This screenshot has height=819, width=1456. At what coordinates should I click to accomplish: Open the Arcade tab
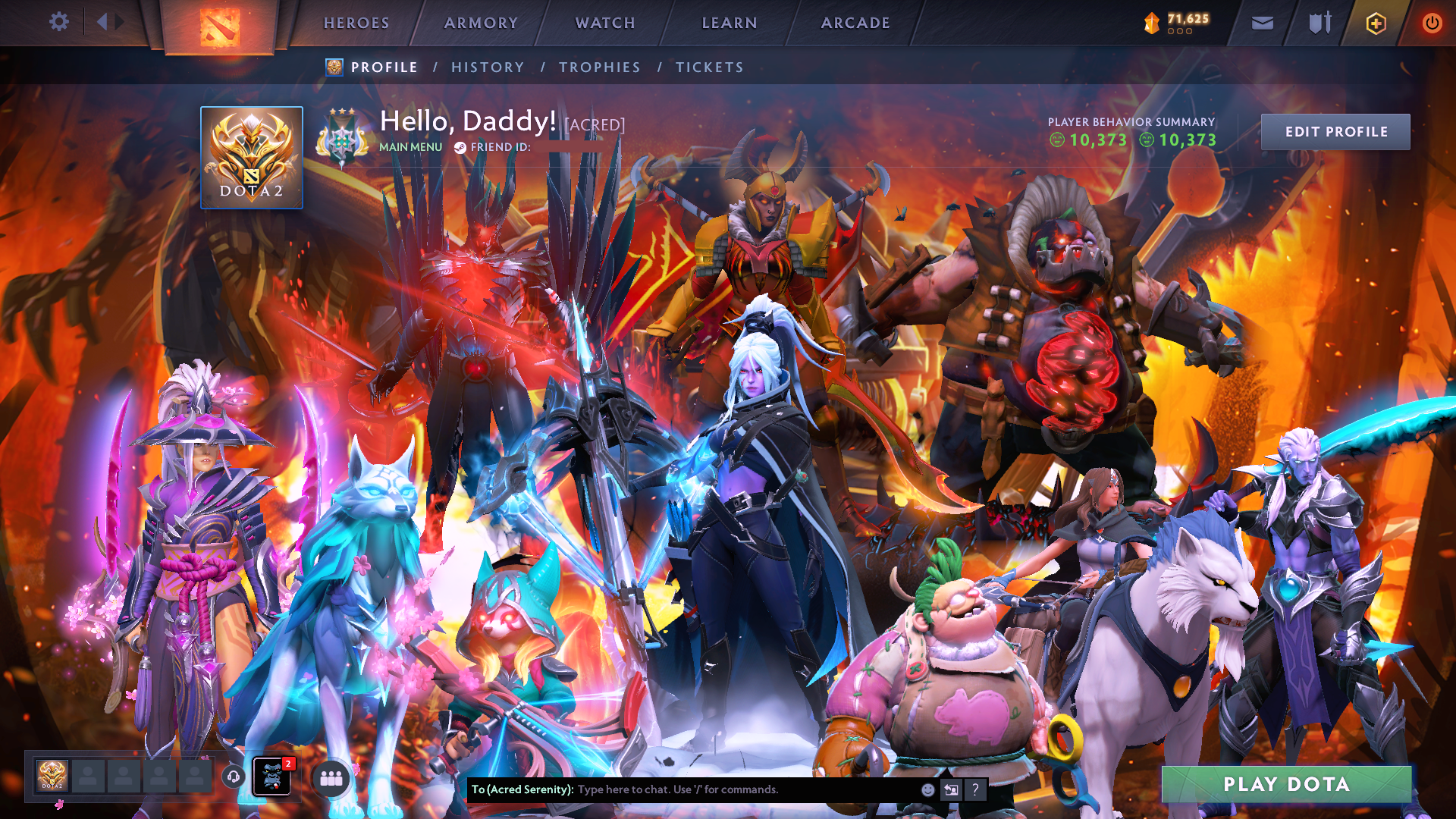tap(855, 23)
